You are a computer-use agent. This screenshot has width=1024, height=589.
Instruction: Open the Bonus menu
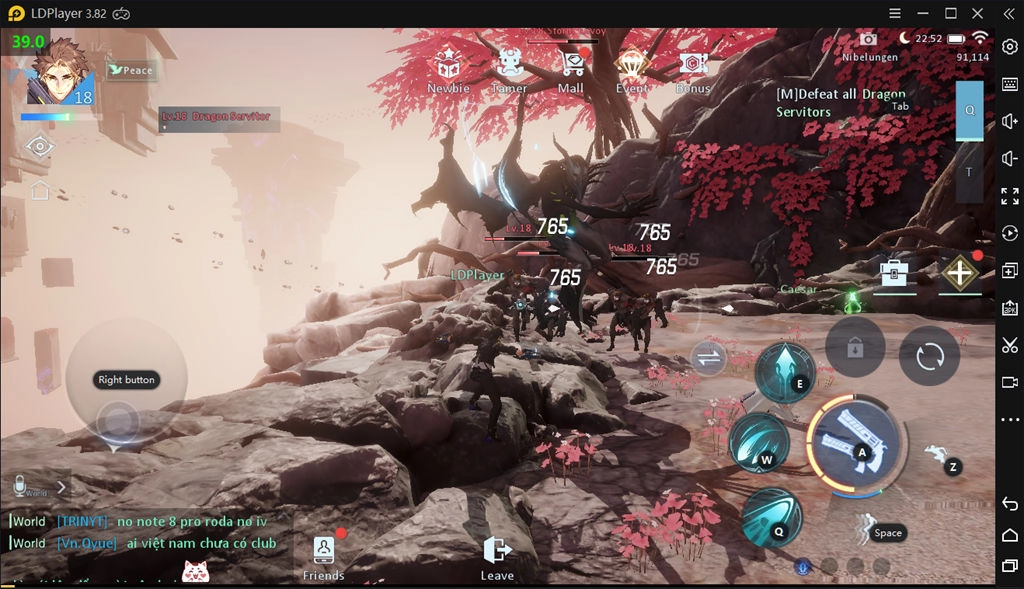point(693,67)
